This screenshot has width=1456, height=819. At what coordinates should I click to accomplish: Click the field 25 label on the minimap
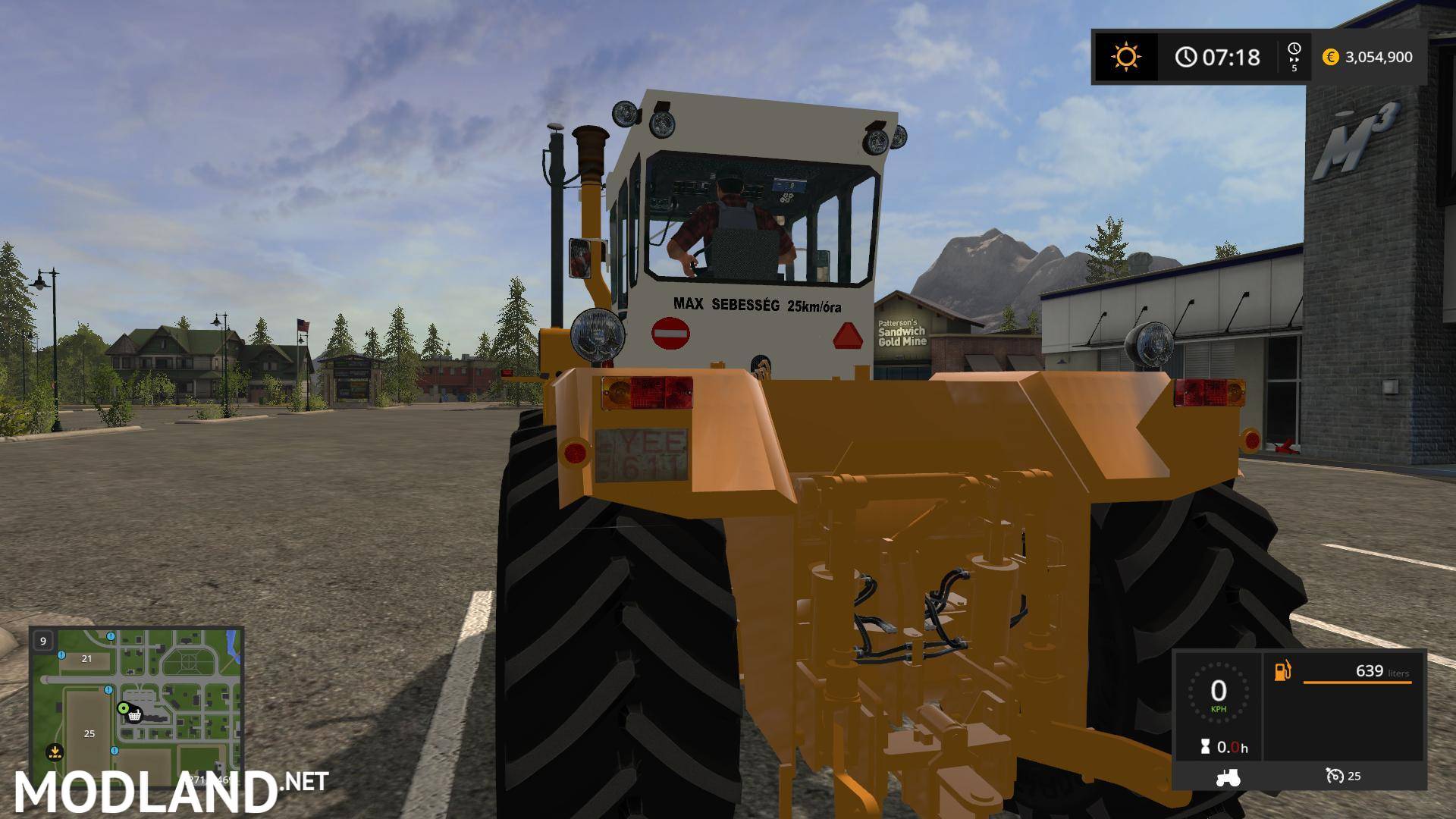(89, 734)
